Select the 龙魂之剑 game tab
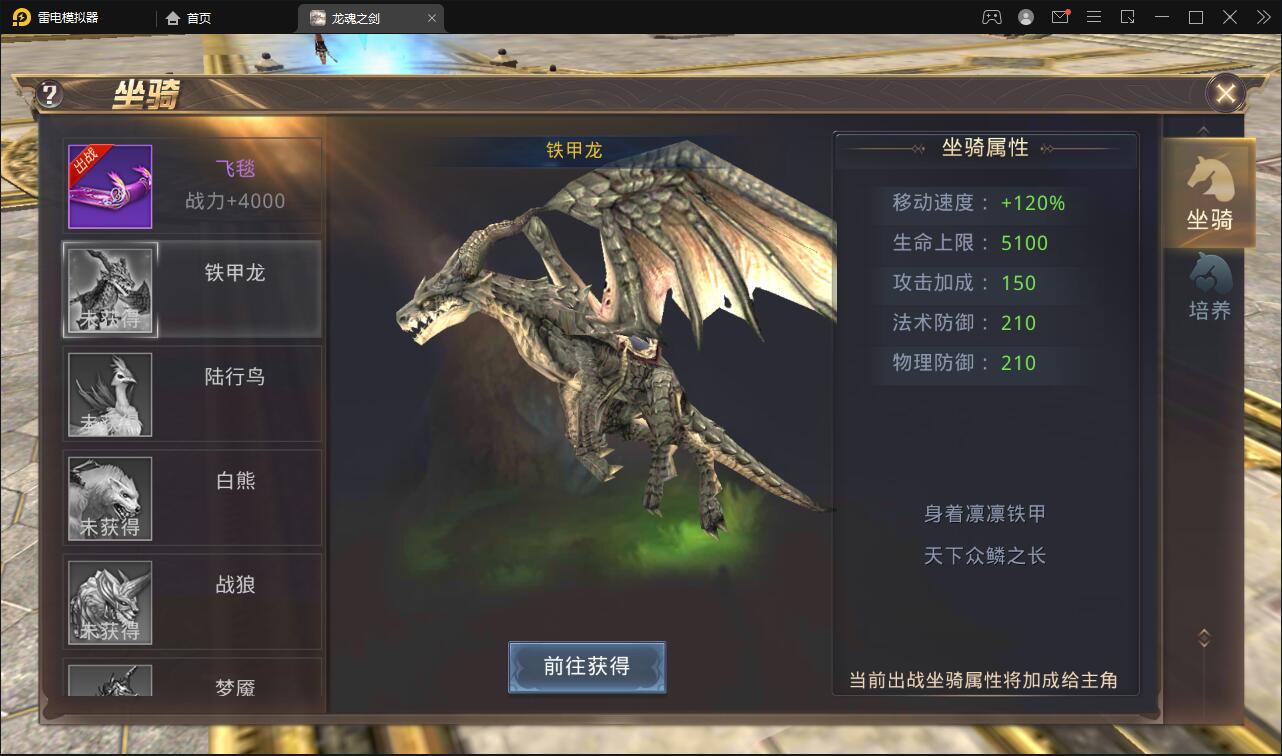Screen dimensions: 1282x756 click(358, 17)
